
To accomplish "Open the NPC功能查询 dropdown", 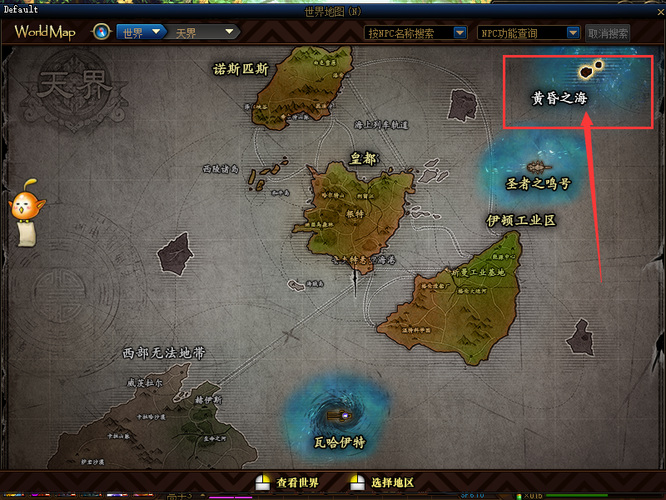I will pos(527,33).
